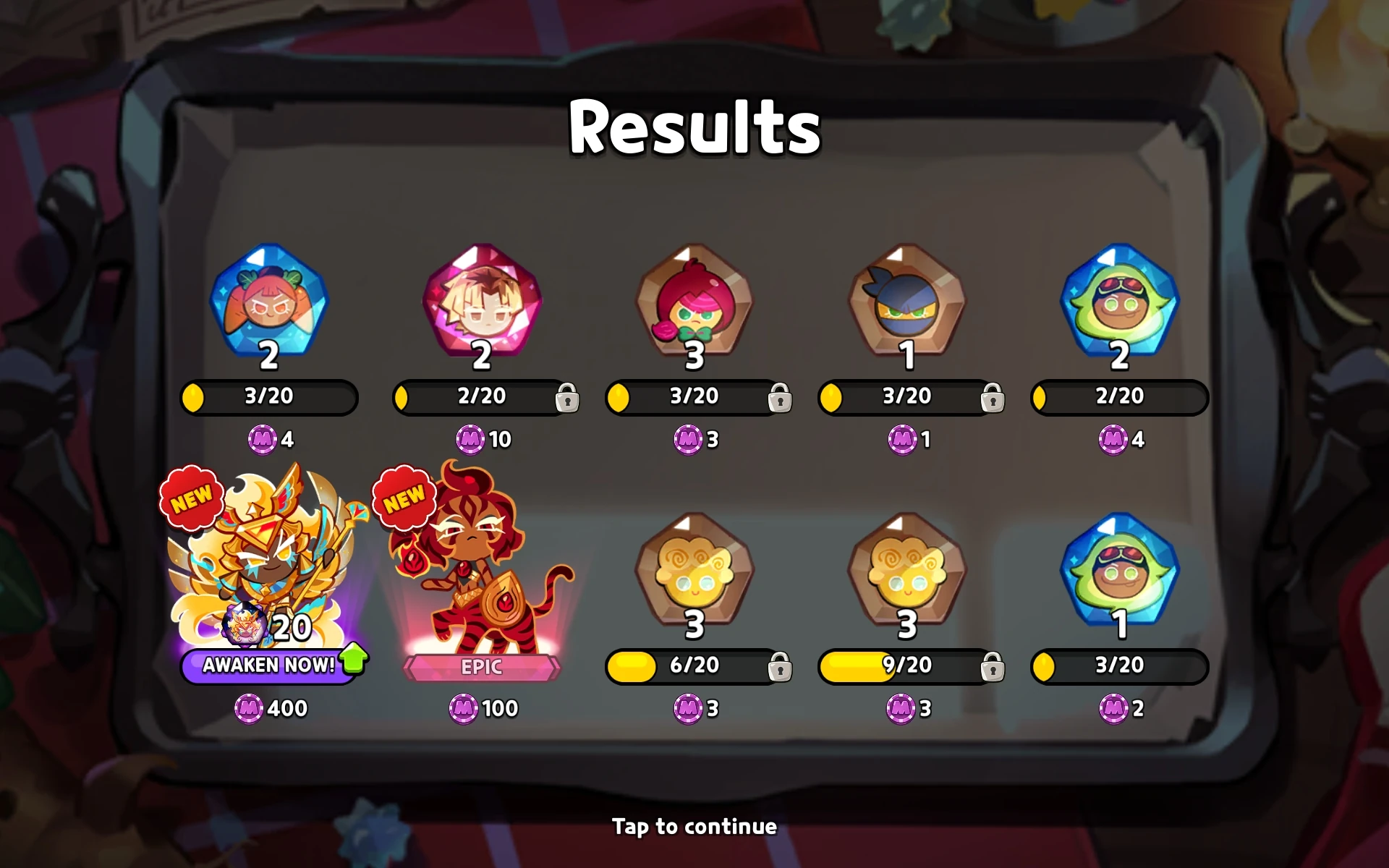Image resolution: width=1389 pixels, height=868 pixels.
Task: Tap the 400 mileage point counter
Action: coord(273,708)
